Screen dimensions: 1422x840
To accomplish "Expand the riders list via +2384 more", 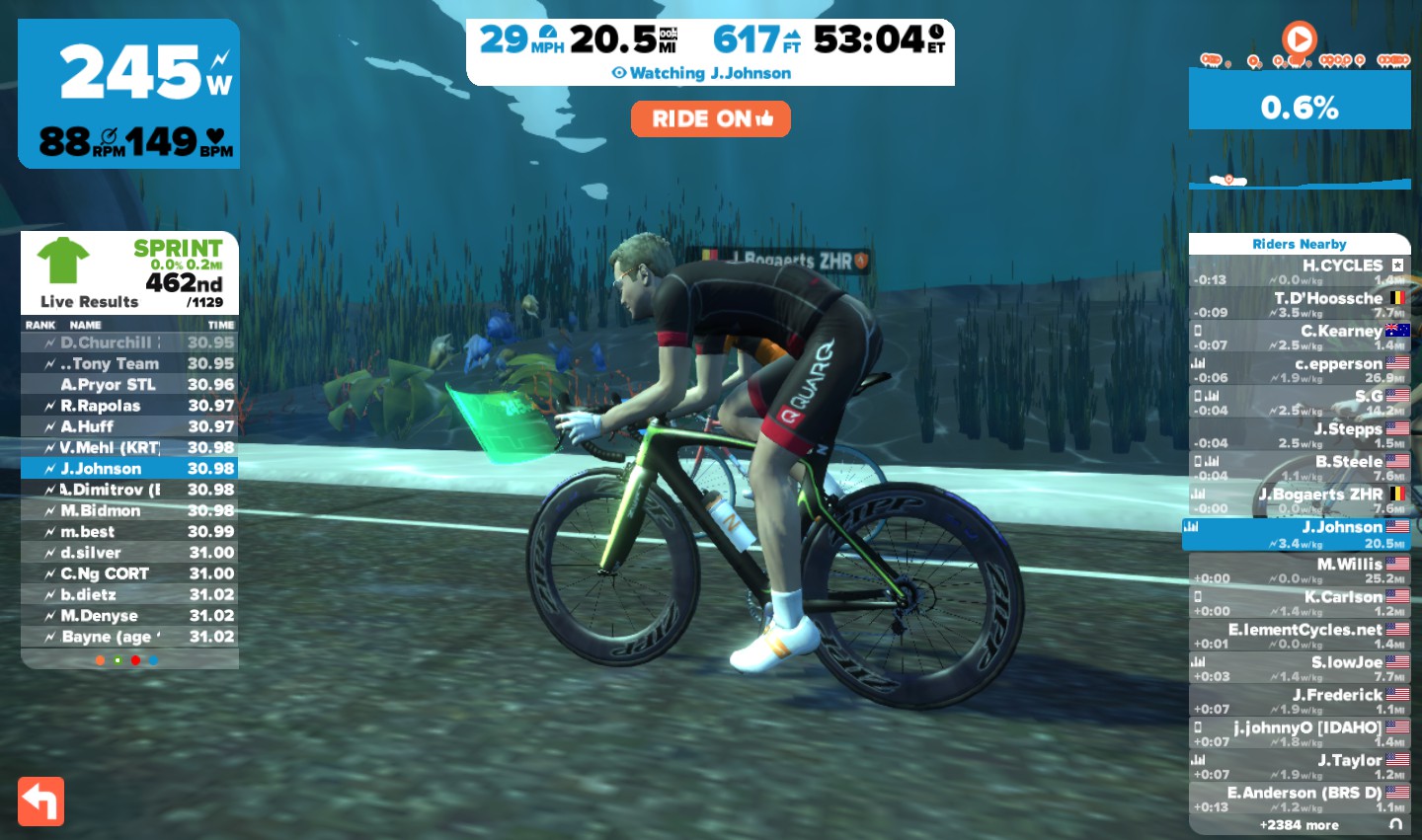I will pos(1300,824).
